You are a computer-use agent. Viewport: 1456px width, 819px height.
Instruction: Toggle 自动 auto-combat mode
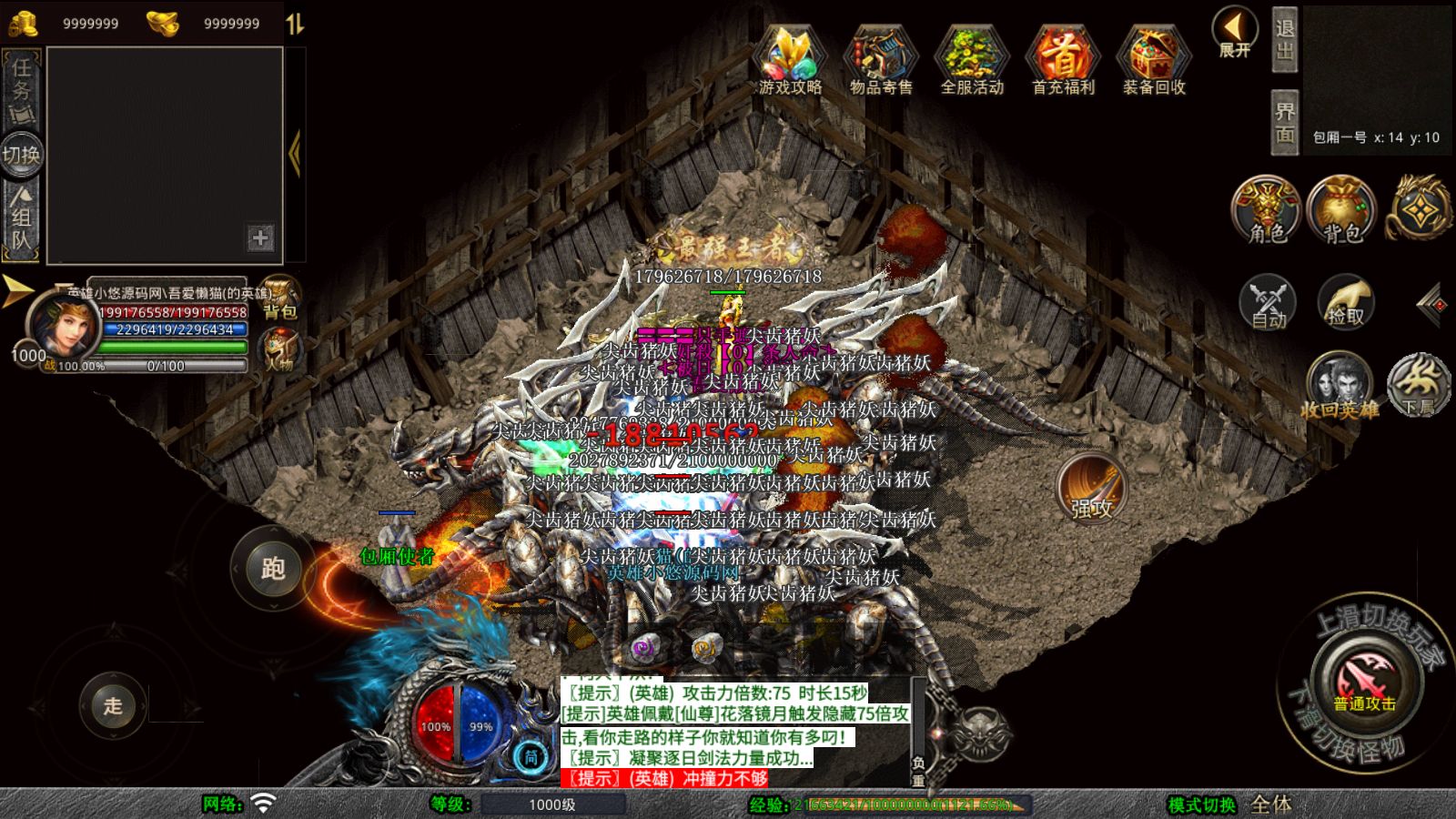tap(1267, 301)
